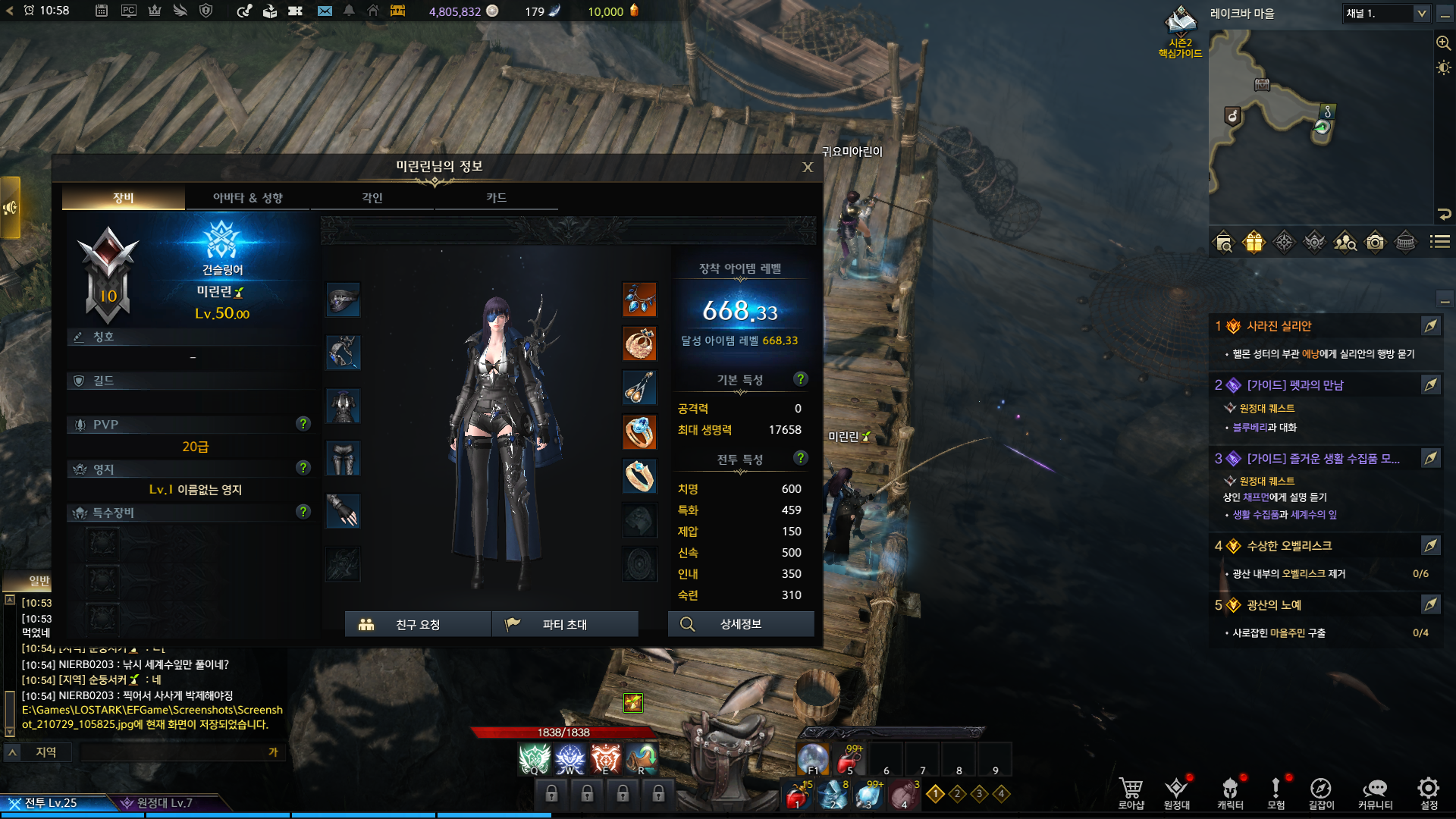The image size is (1456, 819).
Task: Open the 시즌2 핵심가이드 guide icon
Action: [1180, 32]
